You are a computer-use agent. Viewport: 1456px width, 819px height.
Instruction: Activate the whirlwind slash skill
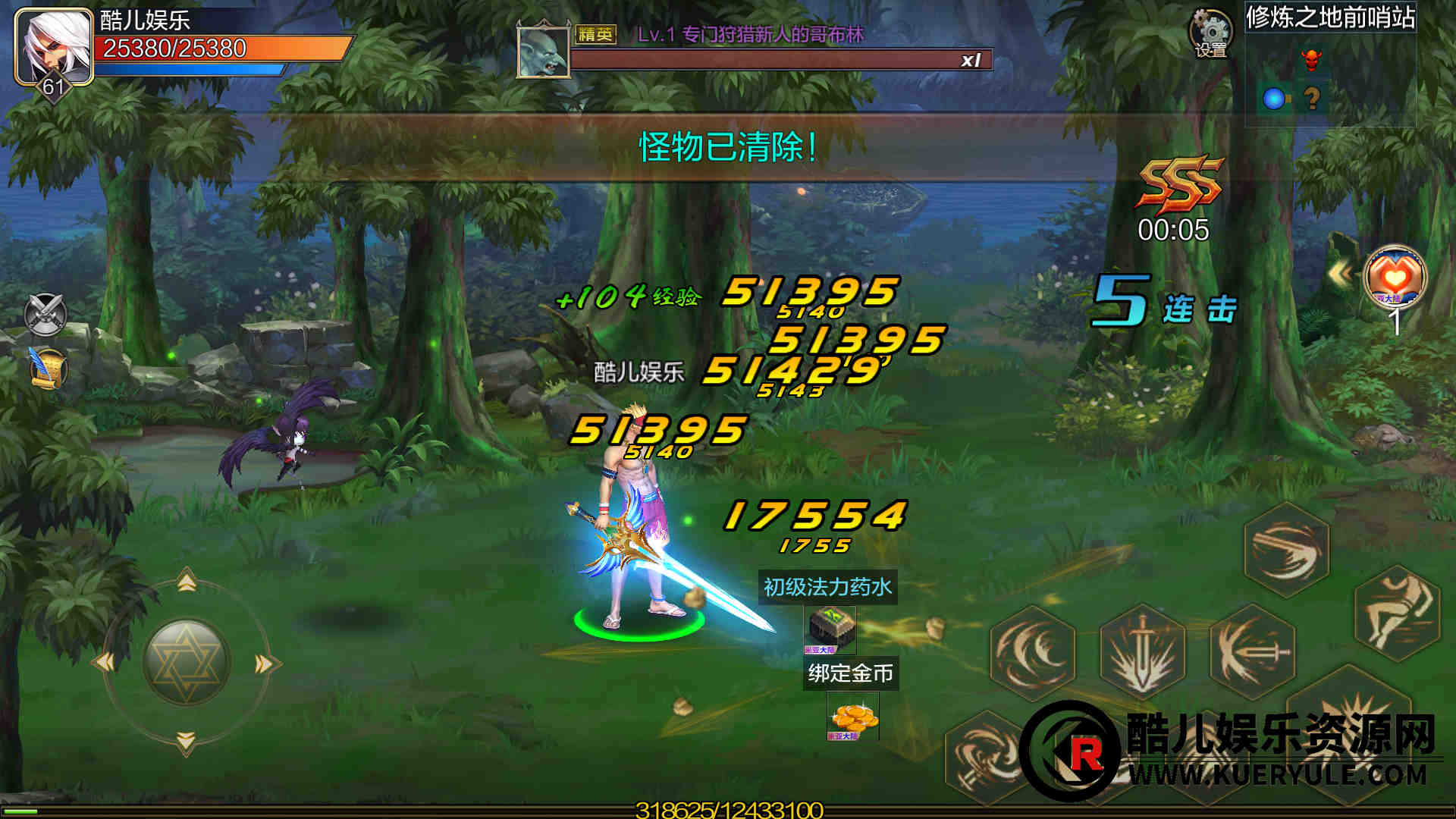[x=1287, y=551]
